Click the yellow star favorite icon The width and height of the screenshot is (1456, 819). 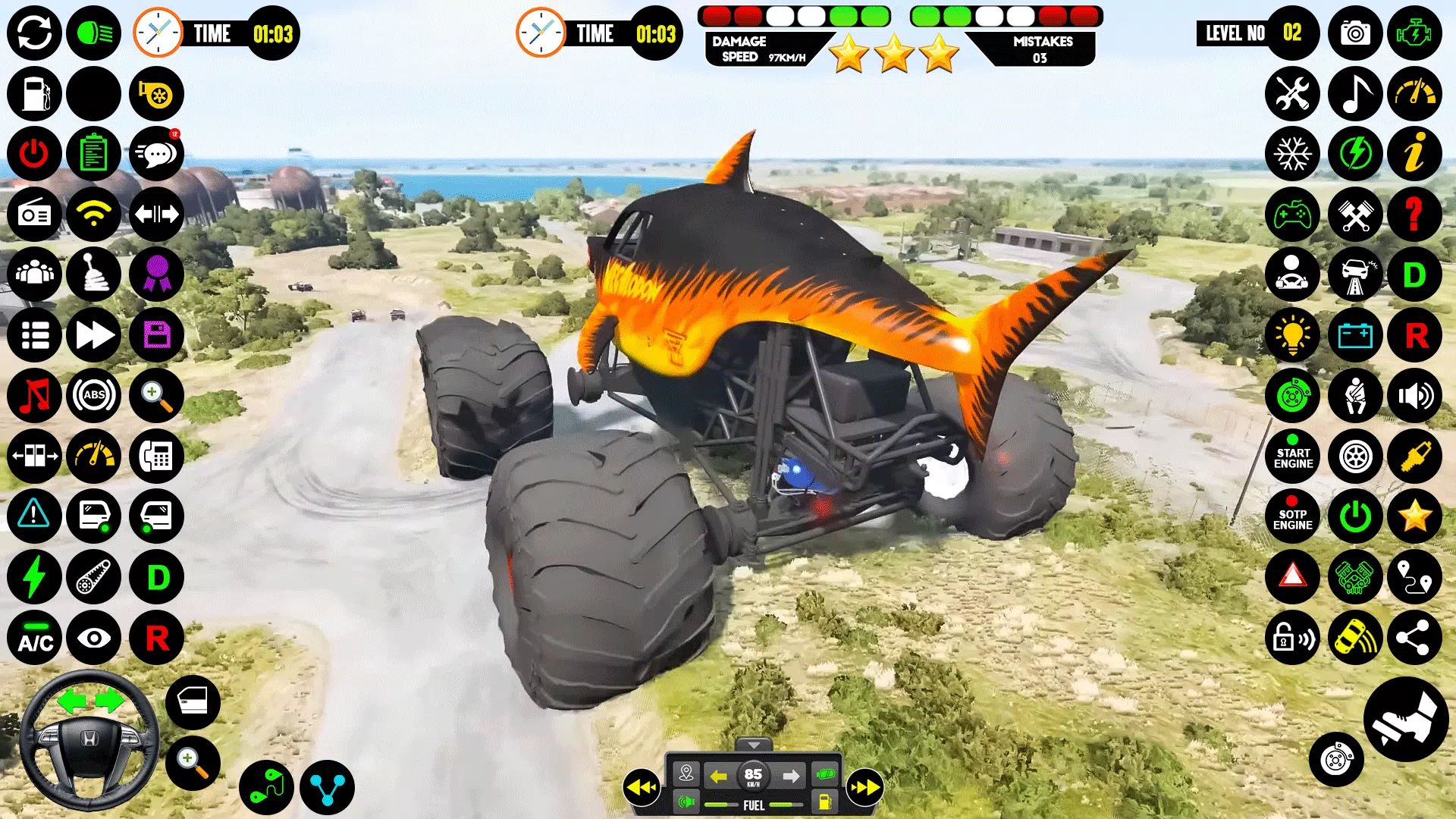click(1414, 516)
